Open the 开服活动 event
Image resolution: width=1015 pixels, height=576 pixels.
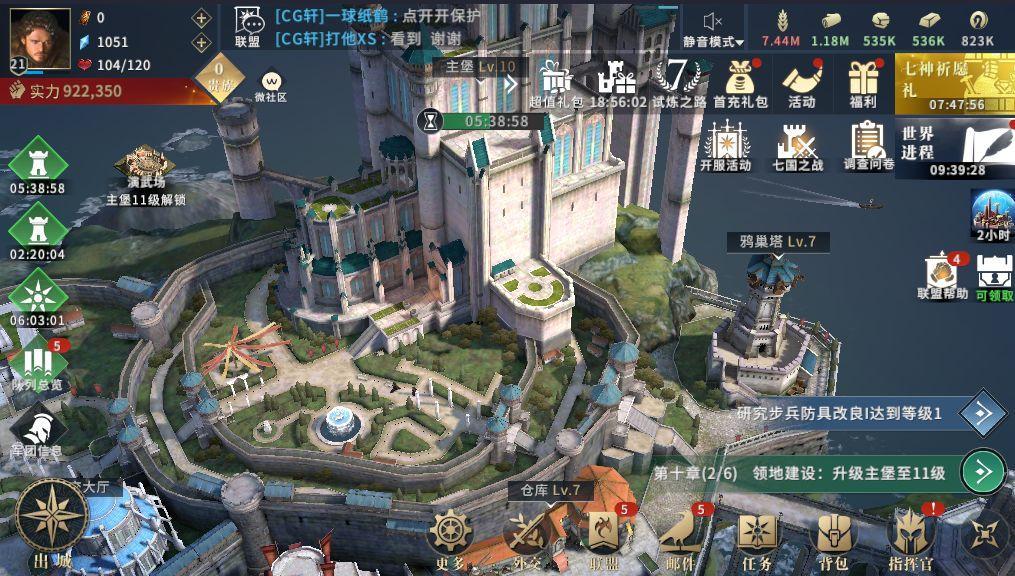point(725,146)
